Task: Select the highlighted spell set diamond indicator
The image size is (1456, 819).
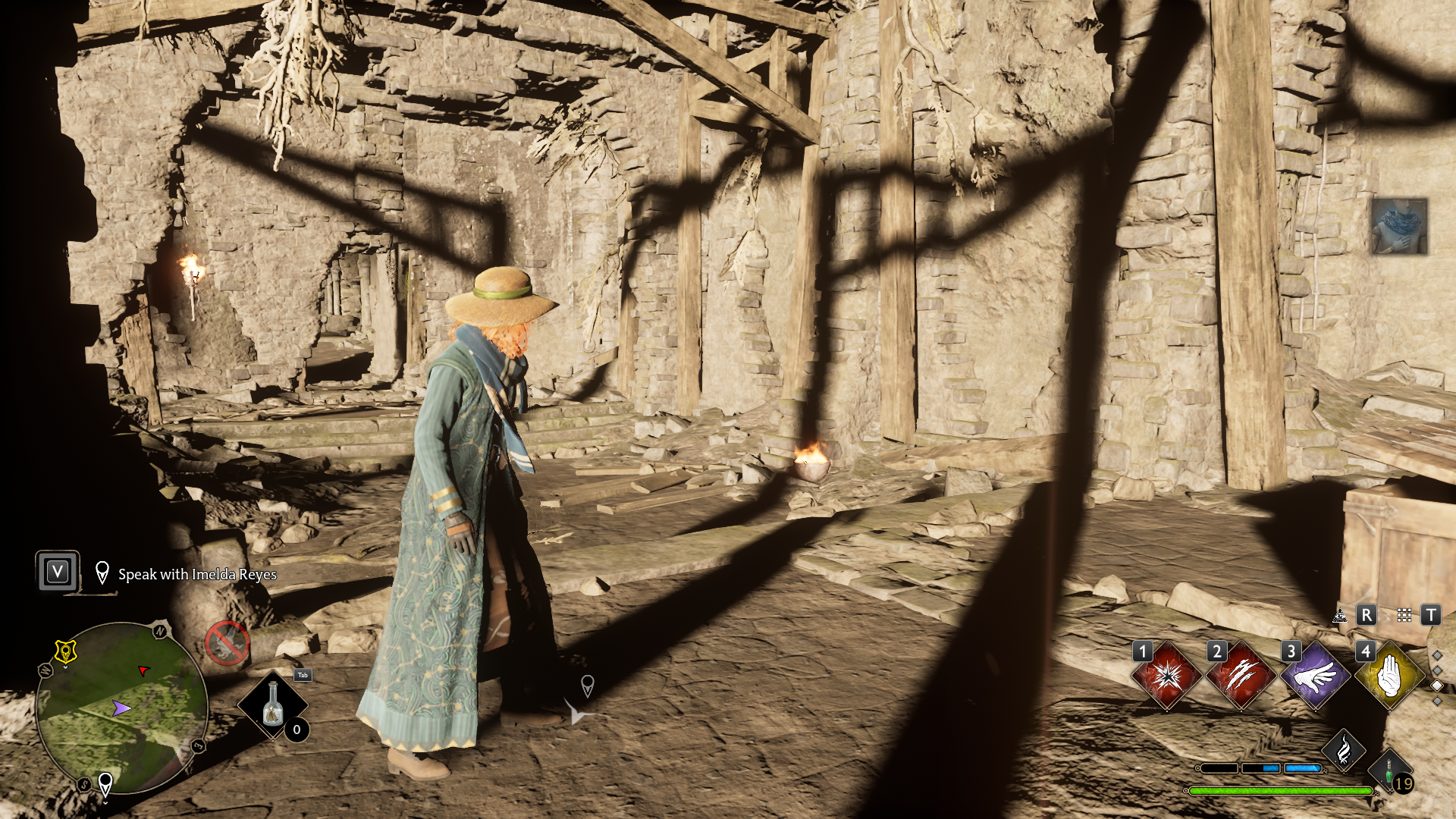Action: [1437, 686]
